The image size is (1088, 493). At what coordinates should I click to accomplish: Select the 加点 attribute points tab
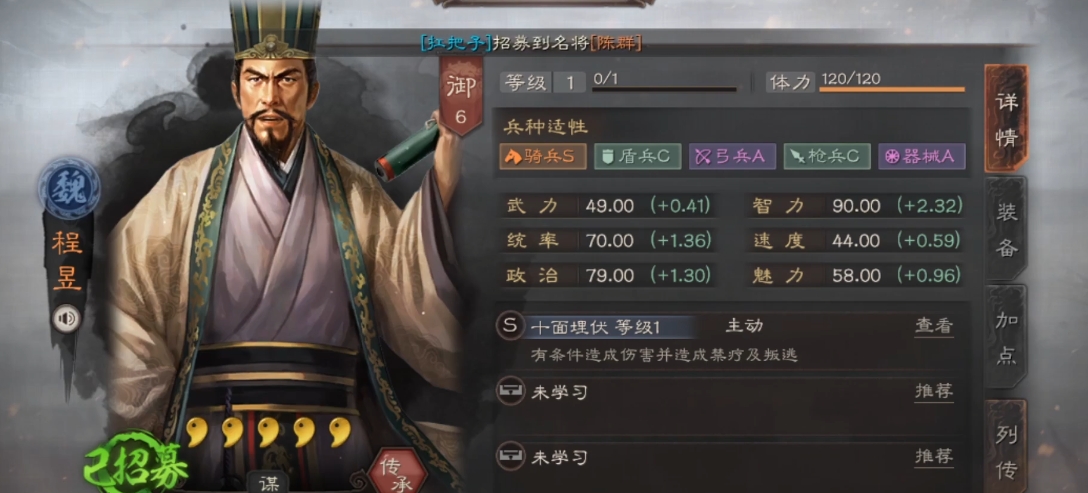click(1005, 337)
